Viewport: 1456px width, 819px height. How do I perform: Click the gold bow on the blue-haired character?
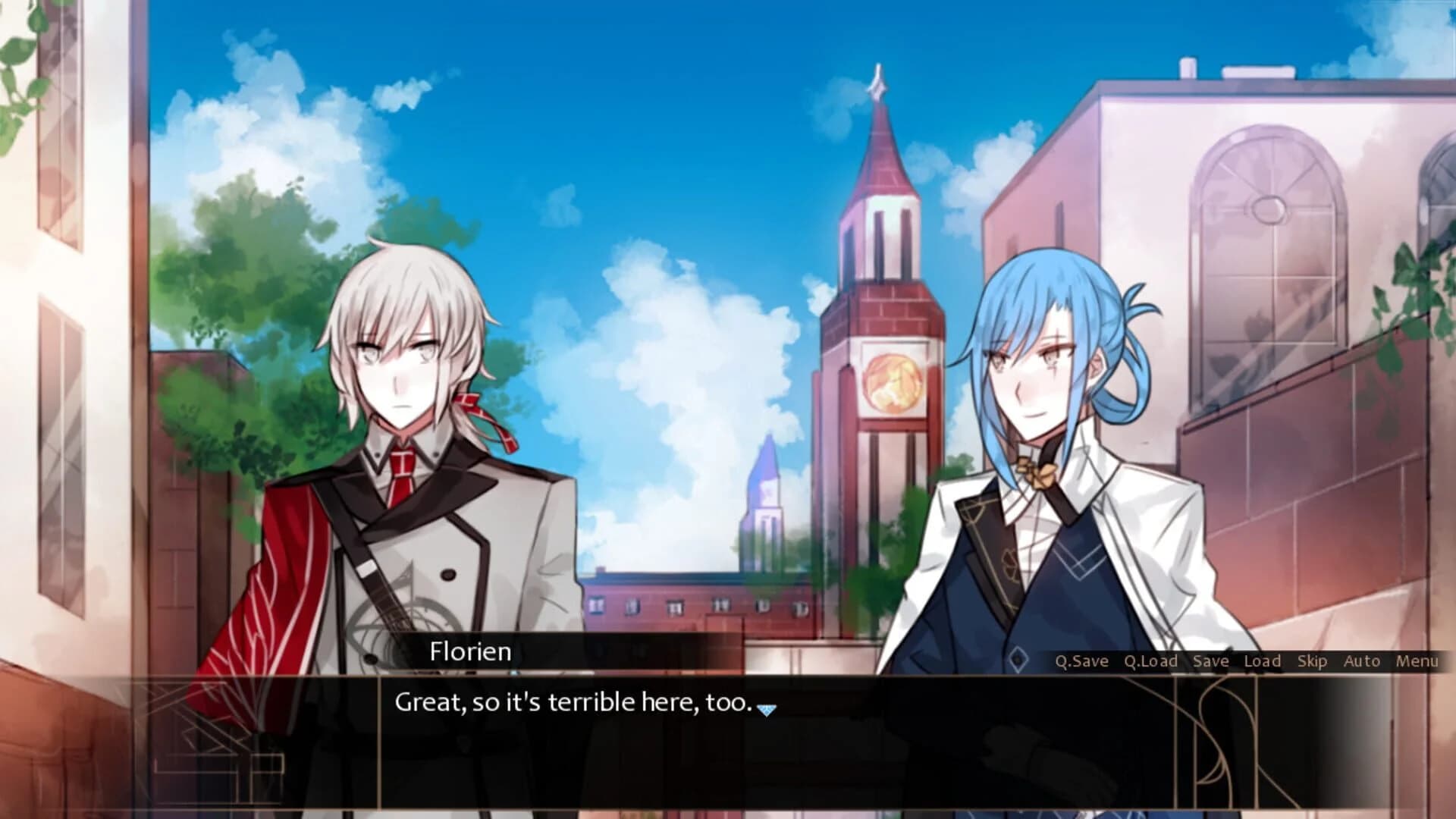pos(1036,470)
